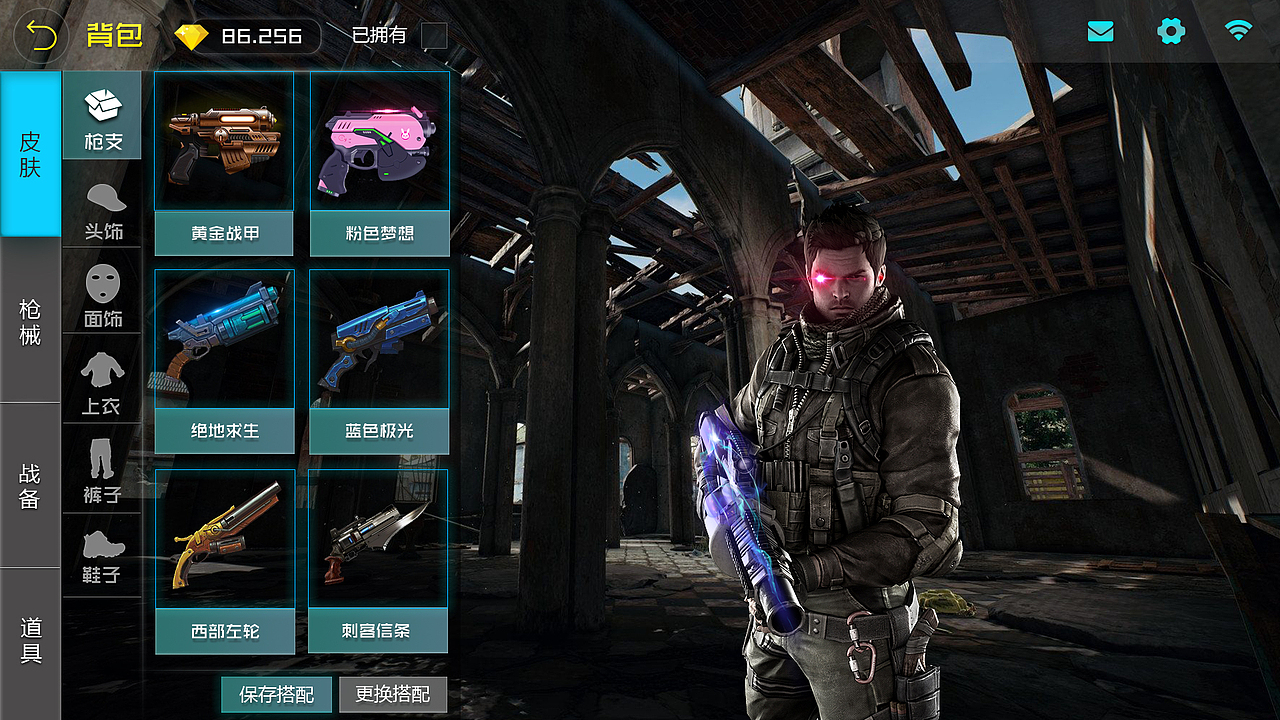Select the 枪支 gun skin category
Image resolution: width=1280 pixels, height=720 pixels.
(102, 116)
